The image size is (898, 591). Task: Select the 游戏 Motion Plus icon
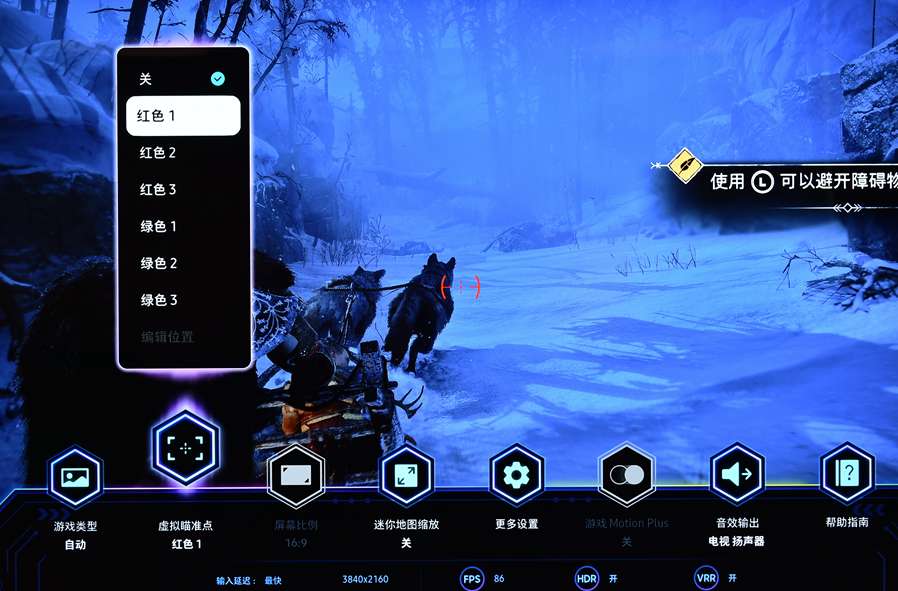click(626, 474)
